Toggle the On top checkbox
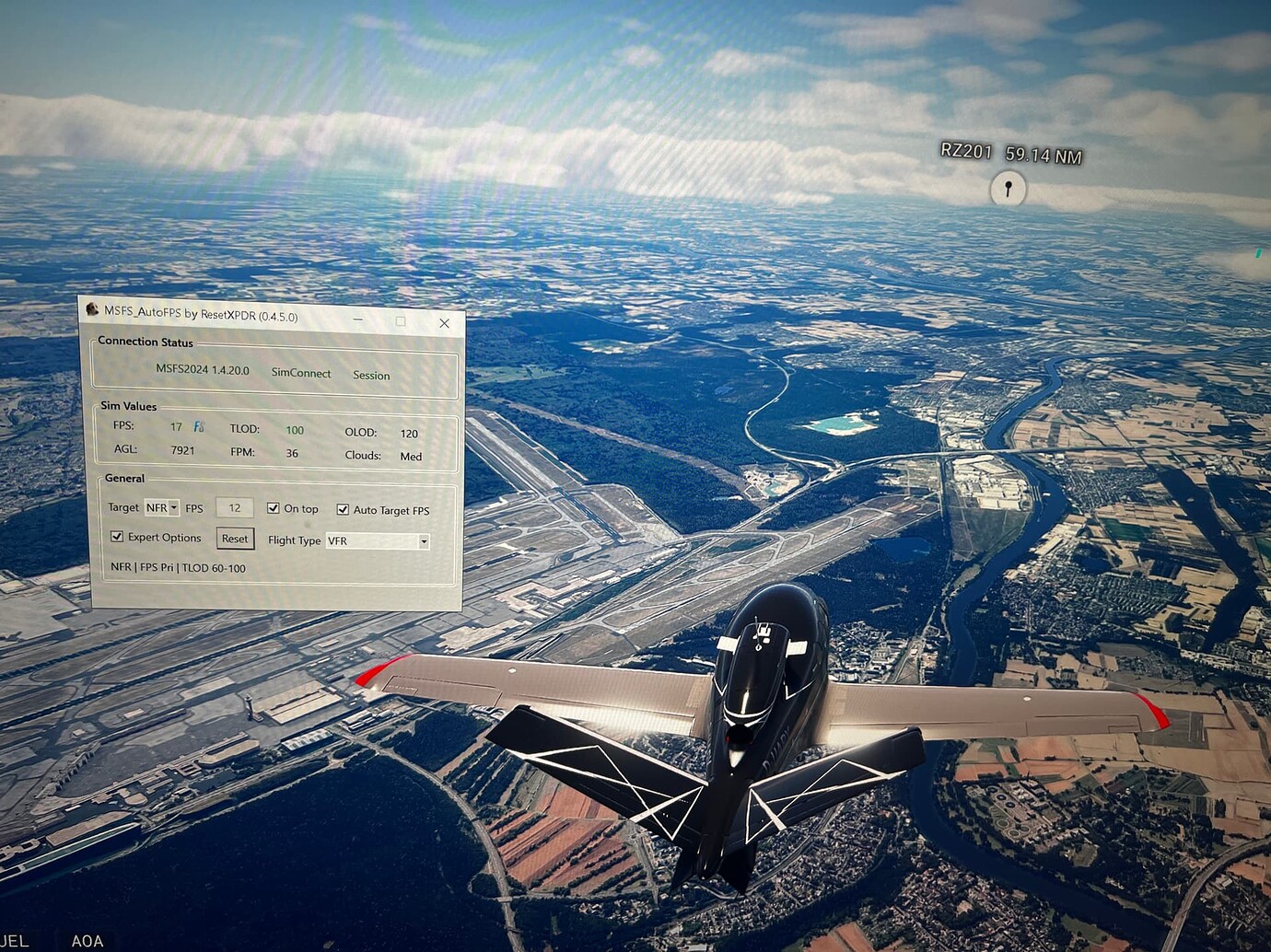Image resolution: width=1271 pixels, height=952 pixels. tap(274, 507)
